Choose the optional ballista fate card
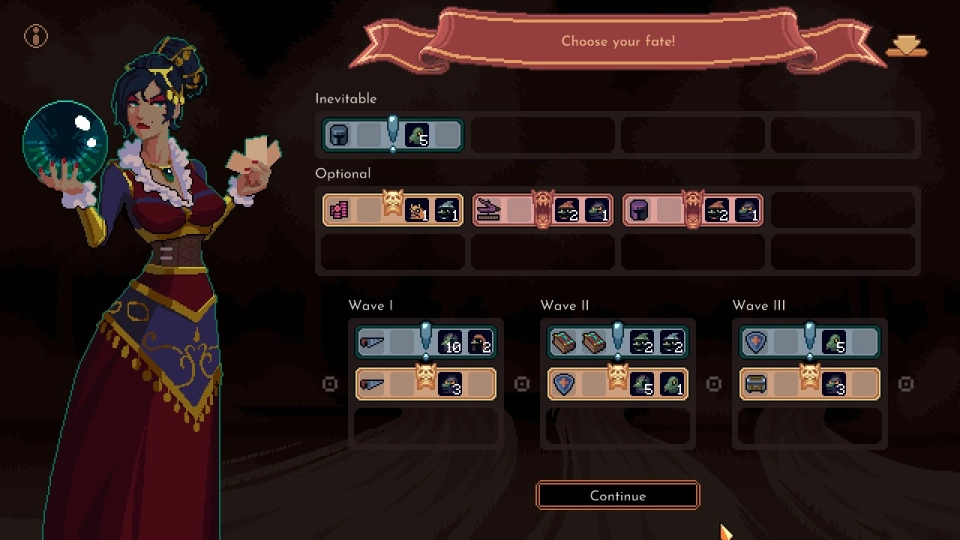Image resolution: width=960 pixels, height=540 pixels. pyautogui.click(x=543, y=210)
